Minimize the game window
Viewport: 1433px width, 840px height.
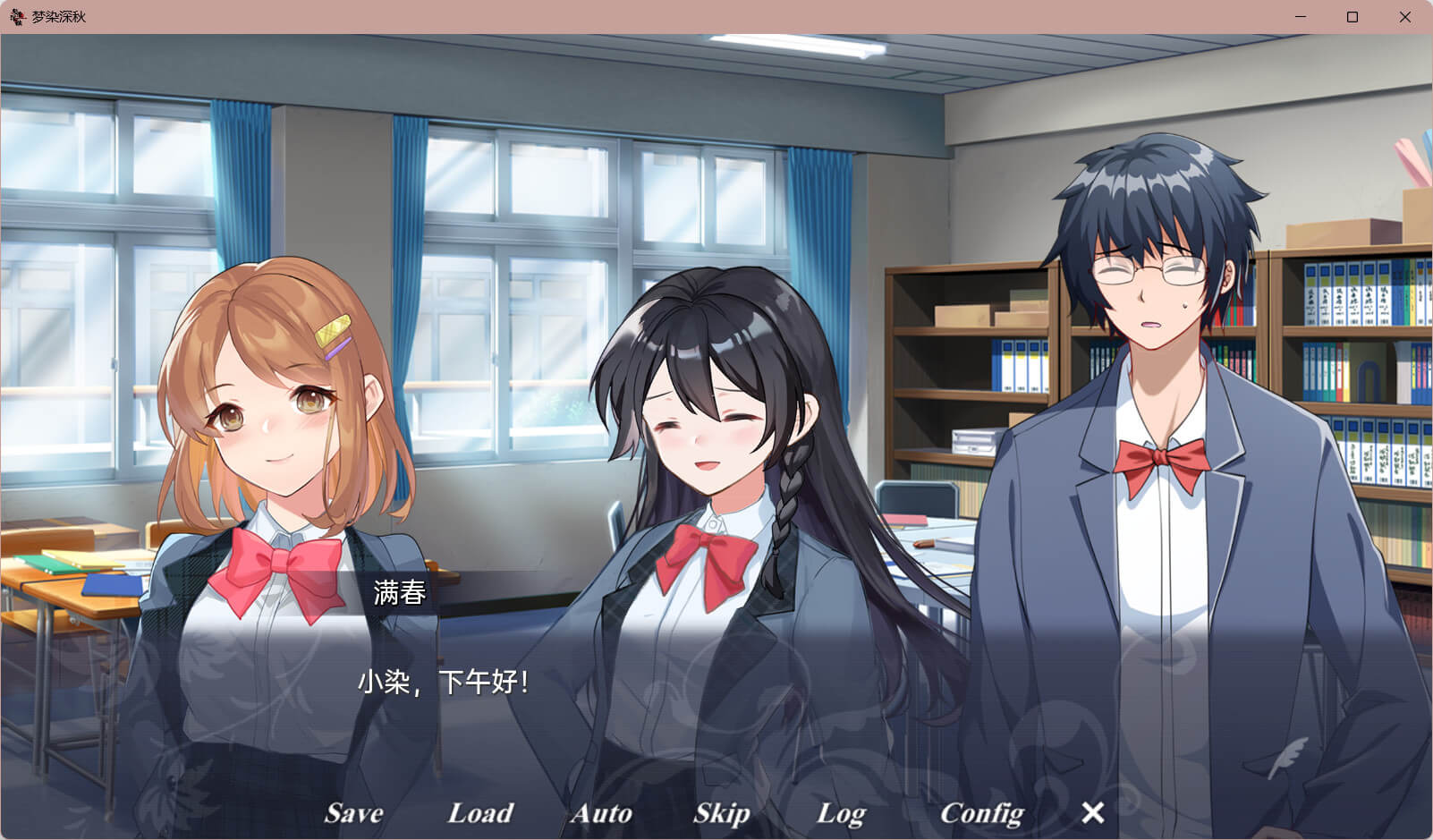(x=1301, y=17)
